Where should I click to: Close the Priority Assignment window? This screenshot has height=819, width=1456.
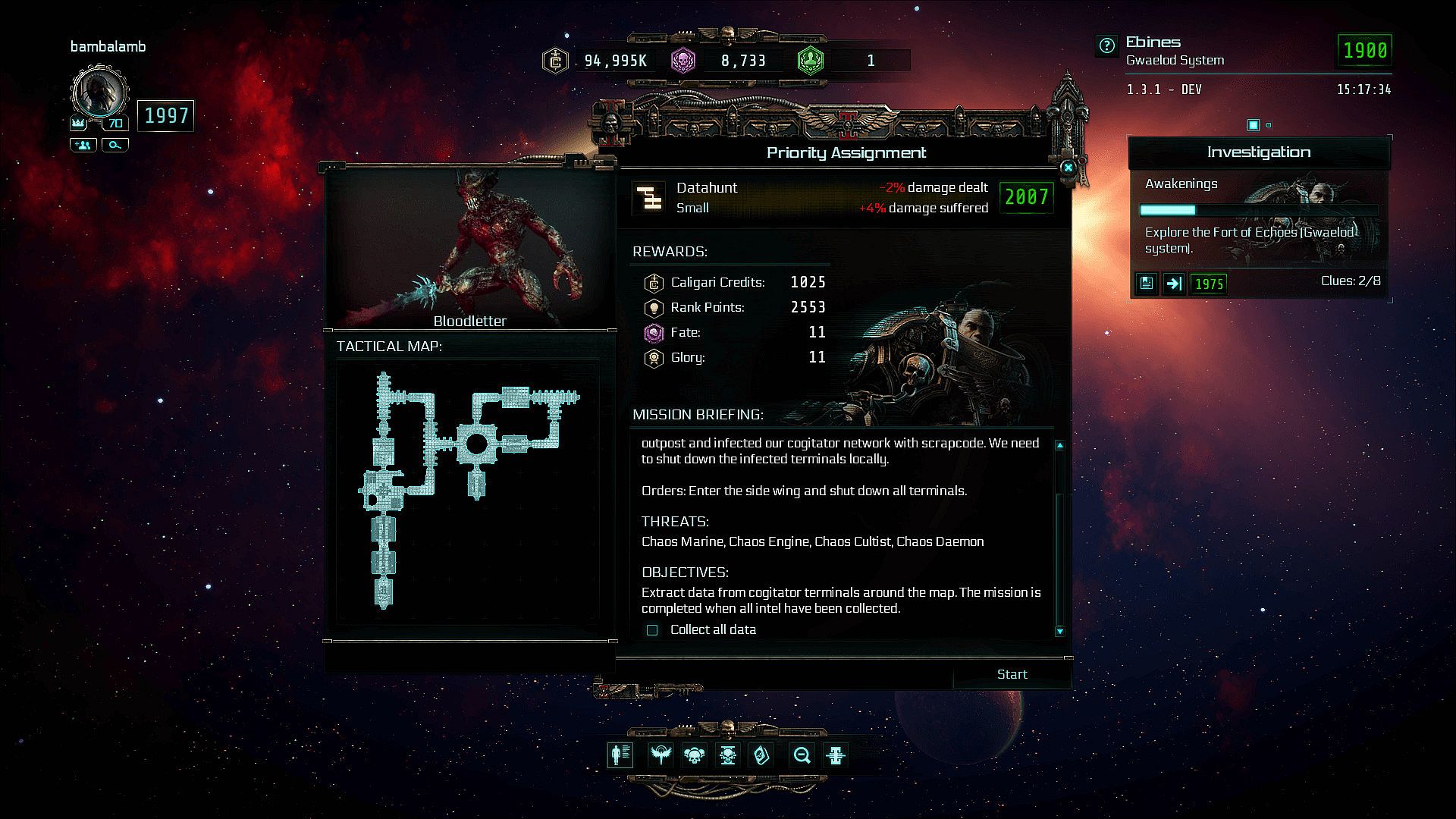tap(1068, 168)
